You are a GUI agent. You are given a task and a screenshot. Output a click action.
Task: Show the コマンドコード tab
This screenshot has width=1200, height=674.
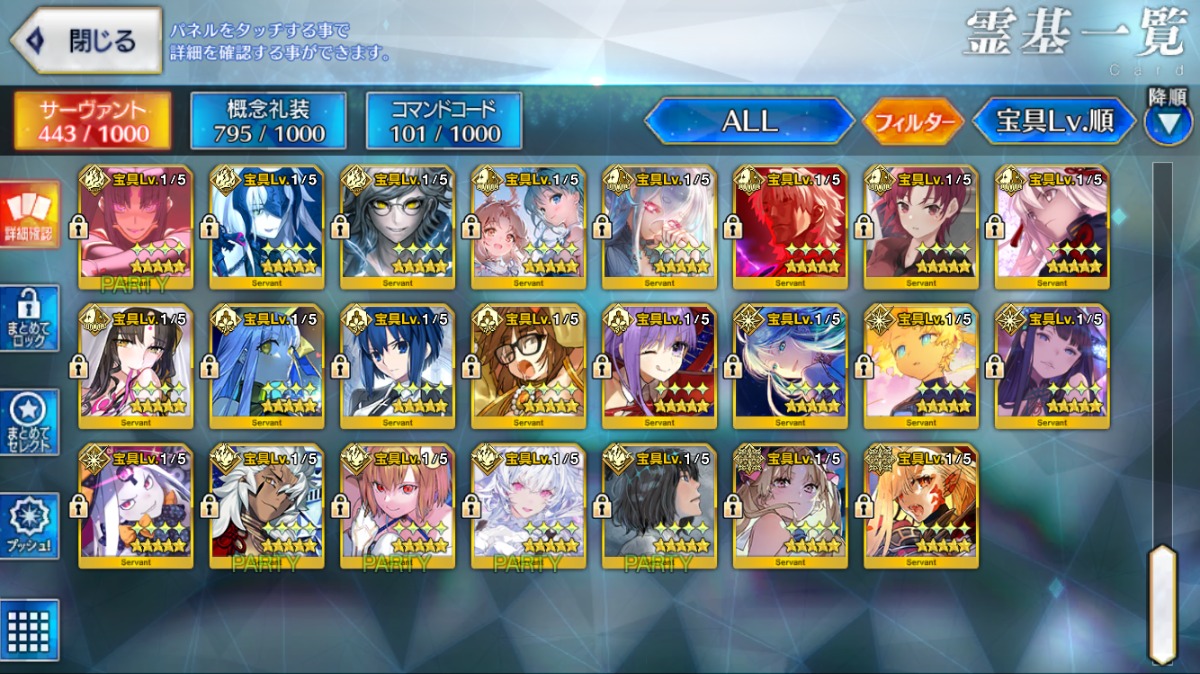pyautogui.click(x=444, y=121)
